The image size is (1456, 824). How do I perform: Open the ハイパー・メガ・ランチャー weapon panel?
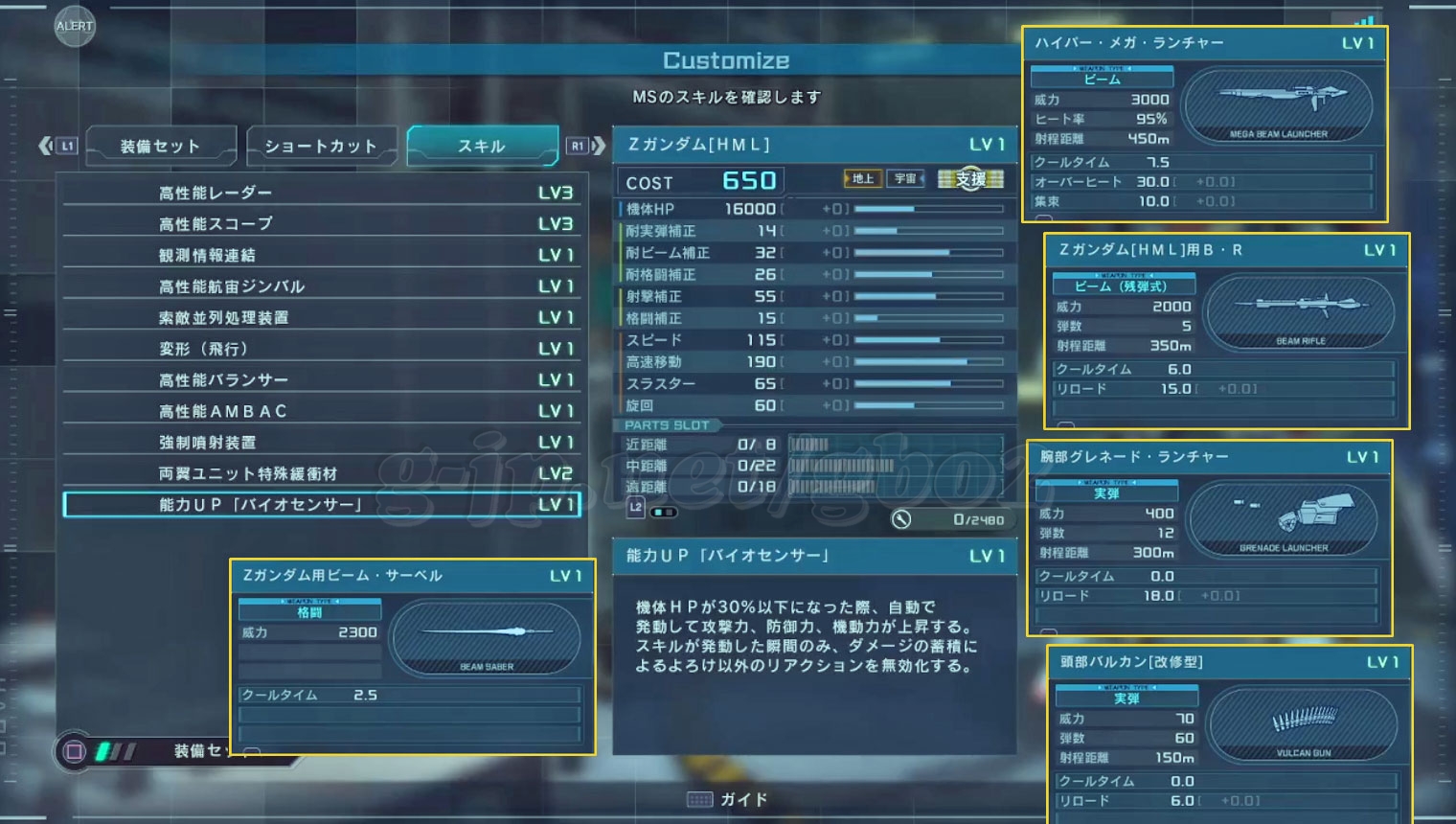1204,124
